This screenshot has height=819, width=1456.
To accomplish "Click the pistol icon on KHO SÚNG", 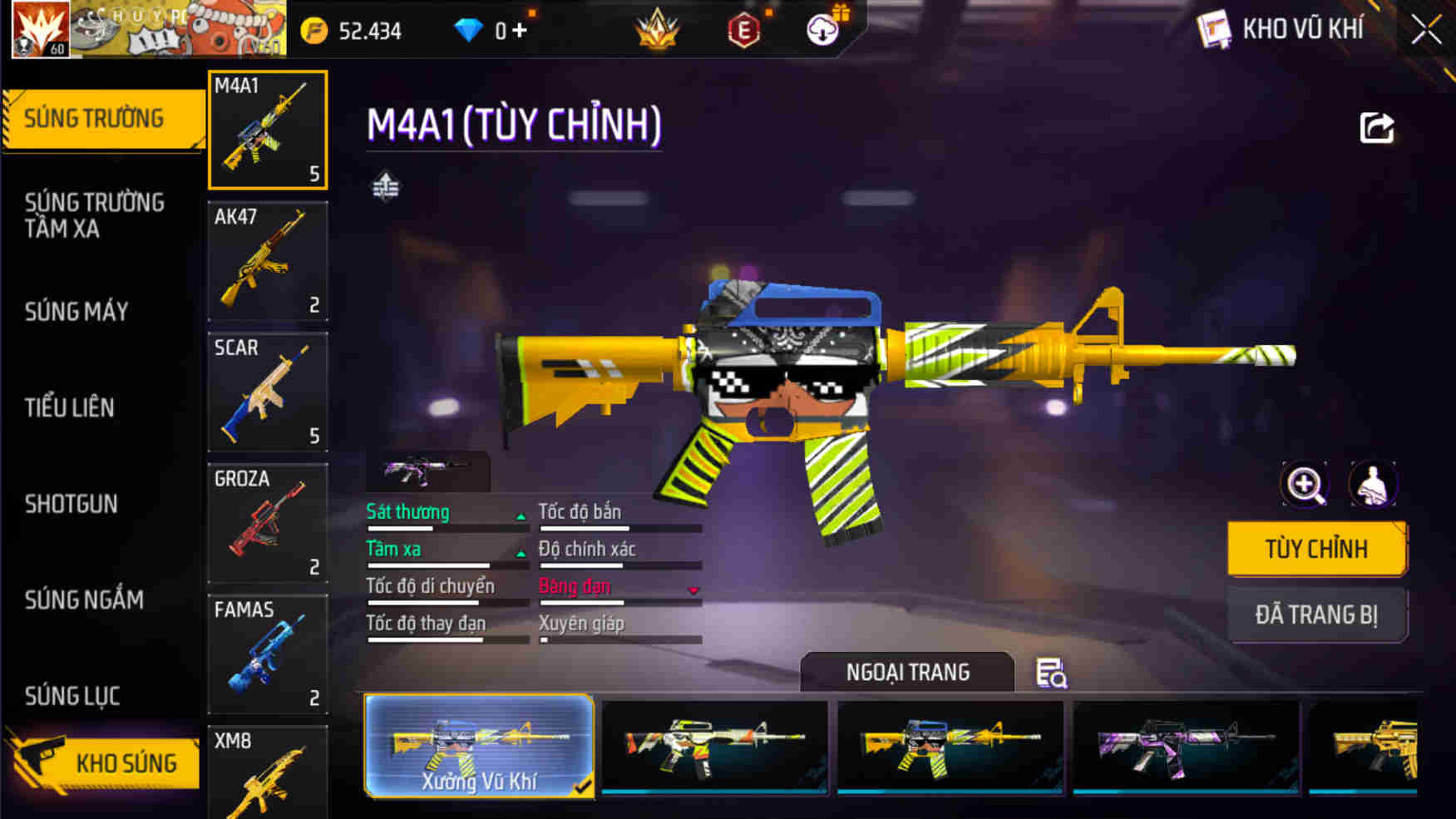I will 39,761.
